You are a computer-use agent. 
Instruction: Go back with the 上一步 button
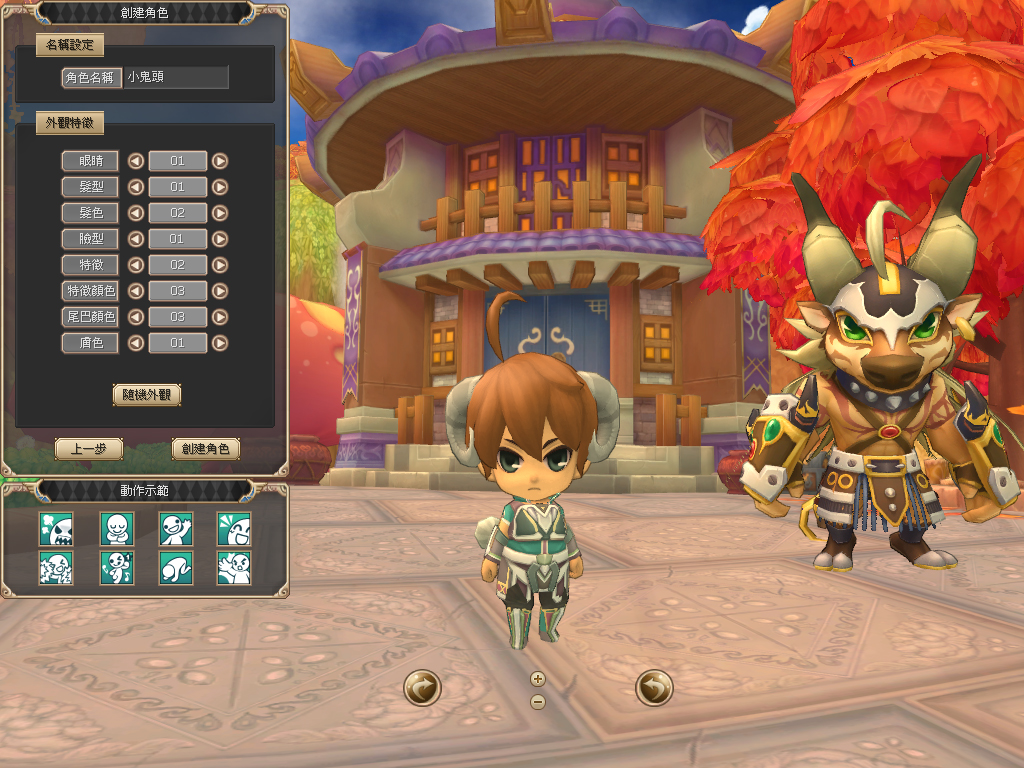click(x=89, y=449)
